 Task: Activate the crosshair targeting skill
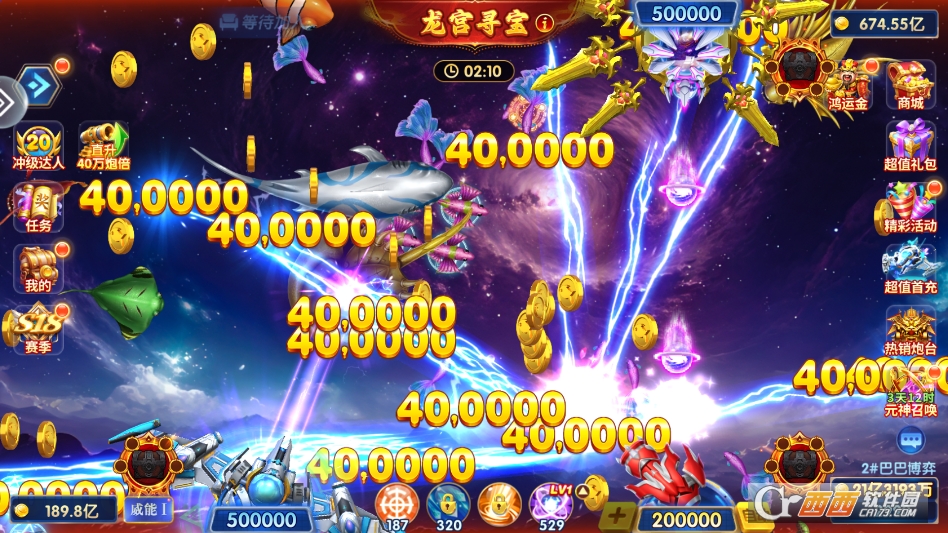397,502
